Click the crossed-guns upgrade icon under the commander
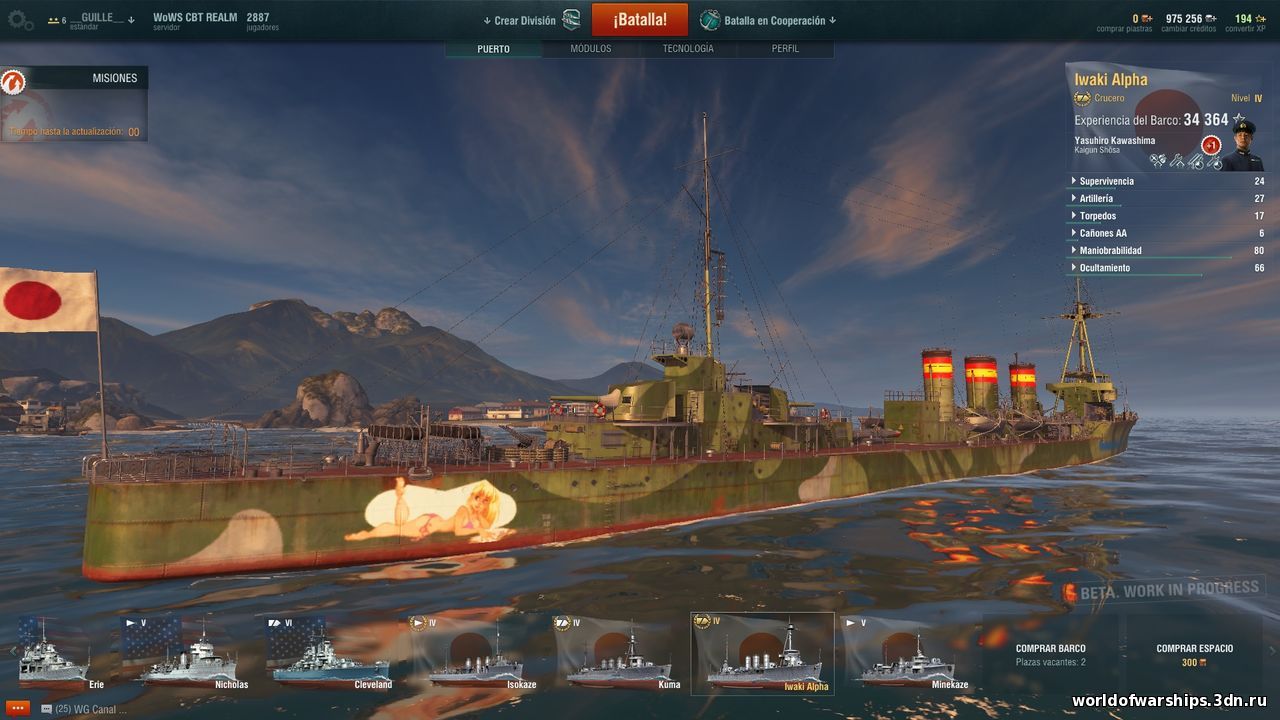Viewport: 1280px width, 720px height. [x=1156, y=161]
